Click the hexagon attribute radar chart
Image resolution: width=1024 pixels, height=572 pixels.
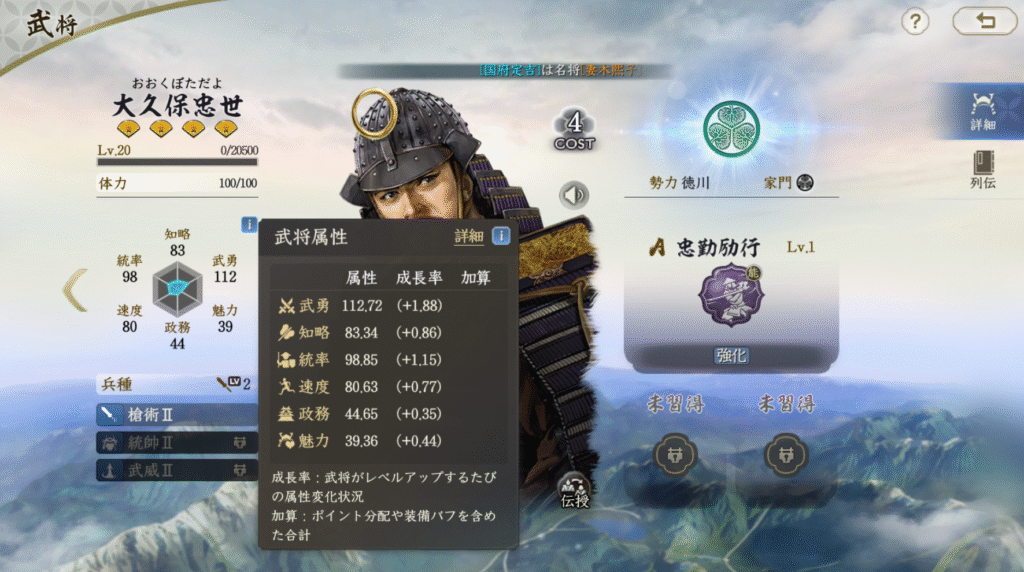click(178, 288)
